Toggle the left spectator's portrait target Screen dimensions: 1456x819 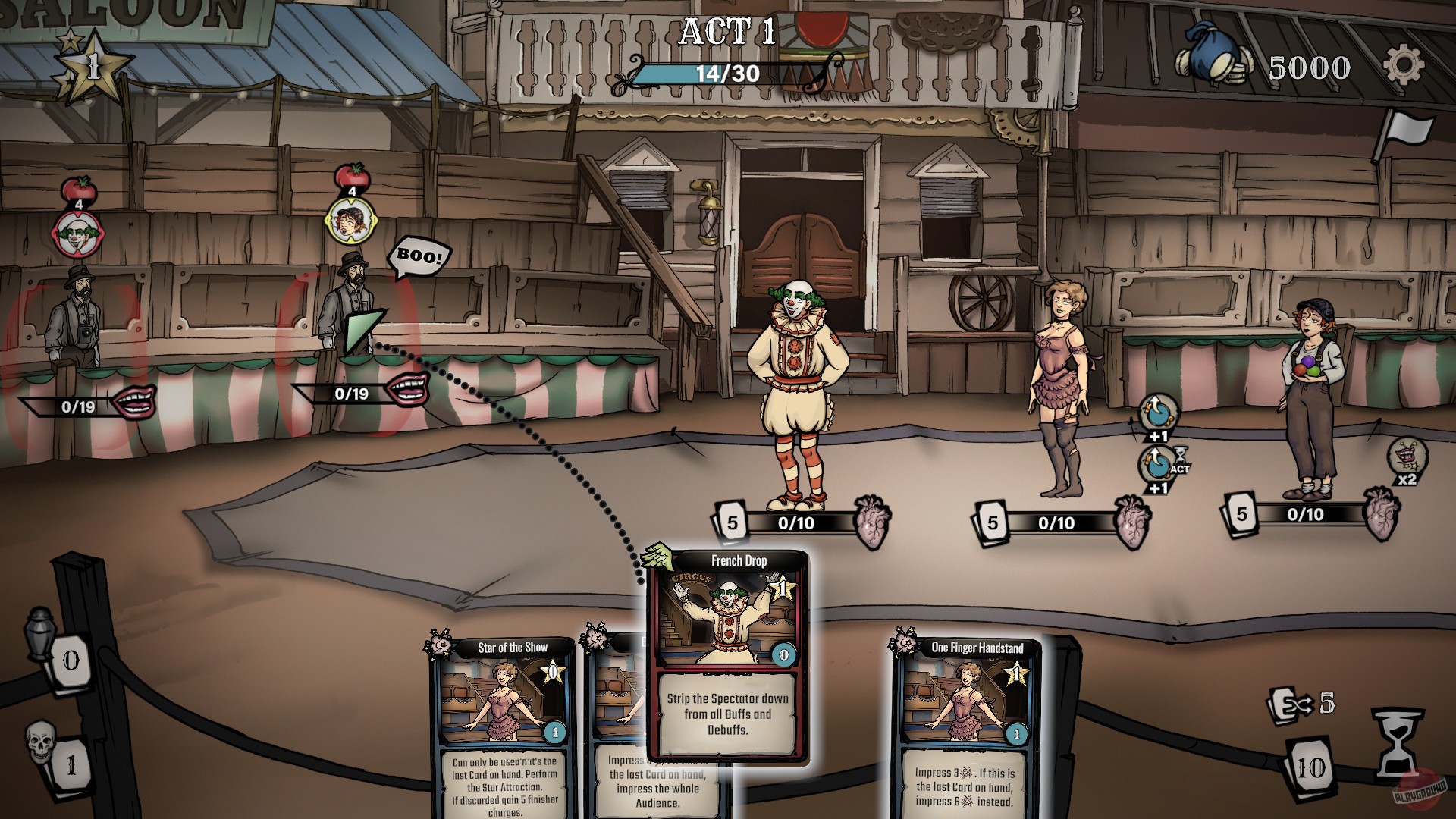tap(78, 227)
